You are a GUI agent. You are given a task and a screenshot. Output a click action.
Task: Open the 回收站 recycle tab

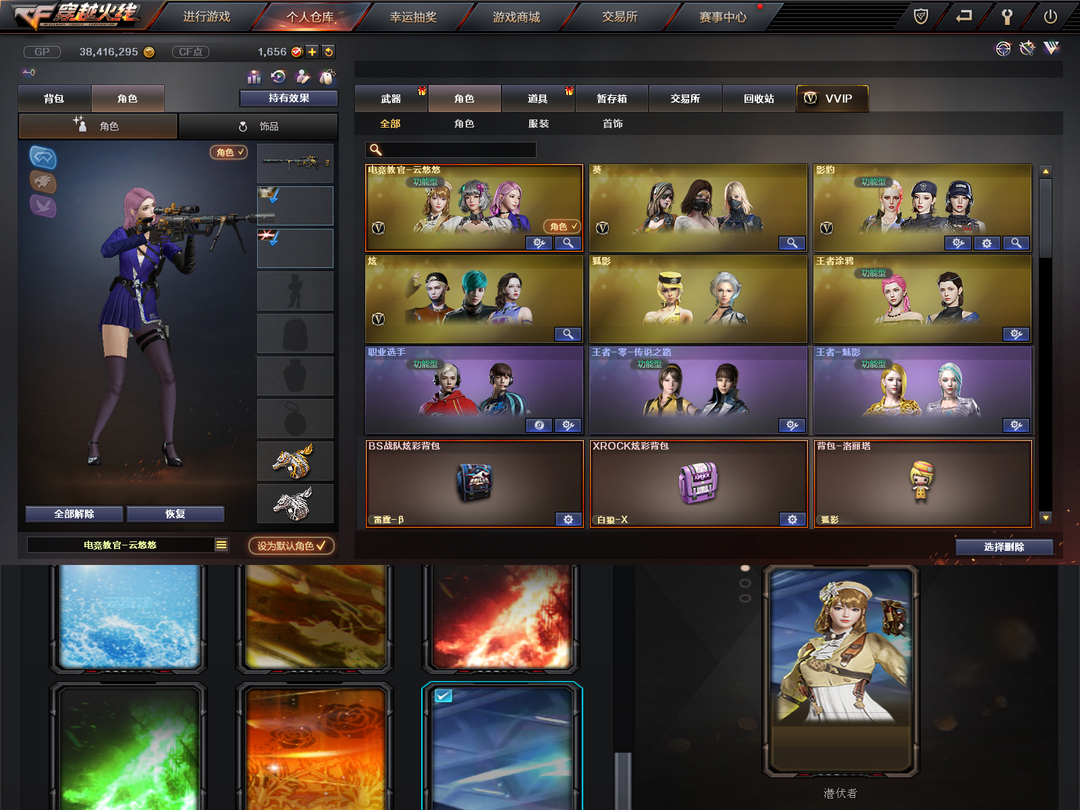(758, 99)
